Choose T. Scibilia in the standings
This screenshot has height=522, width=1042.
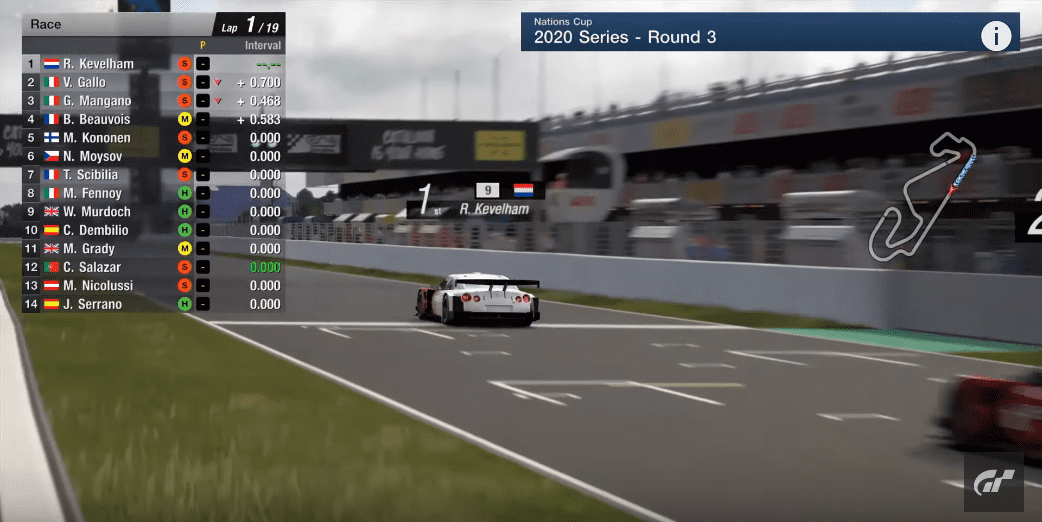(92, 175)
